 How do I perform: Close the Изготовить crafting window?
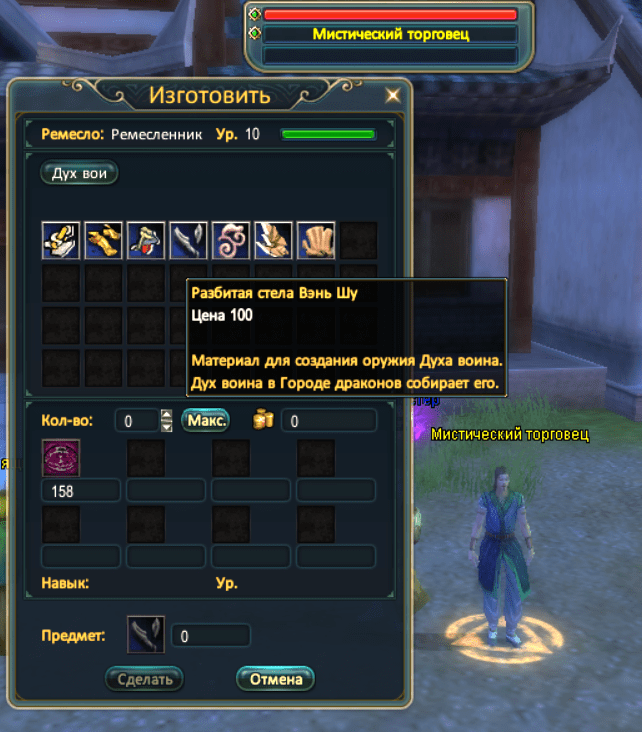click(393, 95)
